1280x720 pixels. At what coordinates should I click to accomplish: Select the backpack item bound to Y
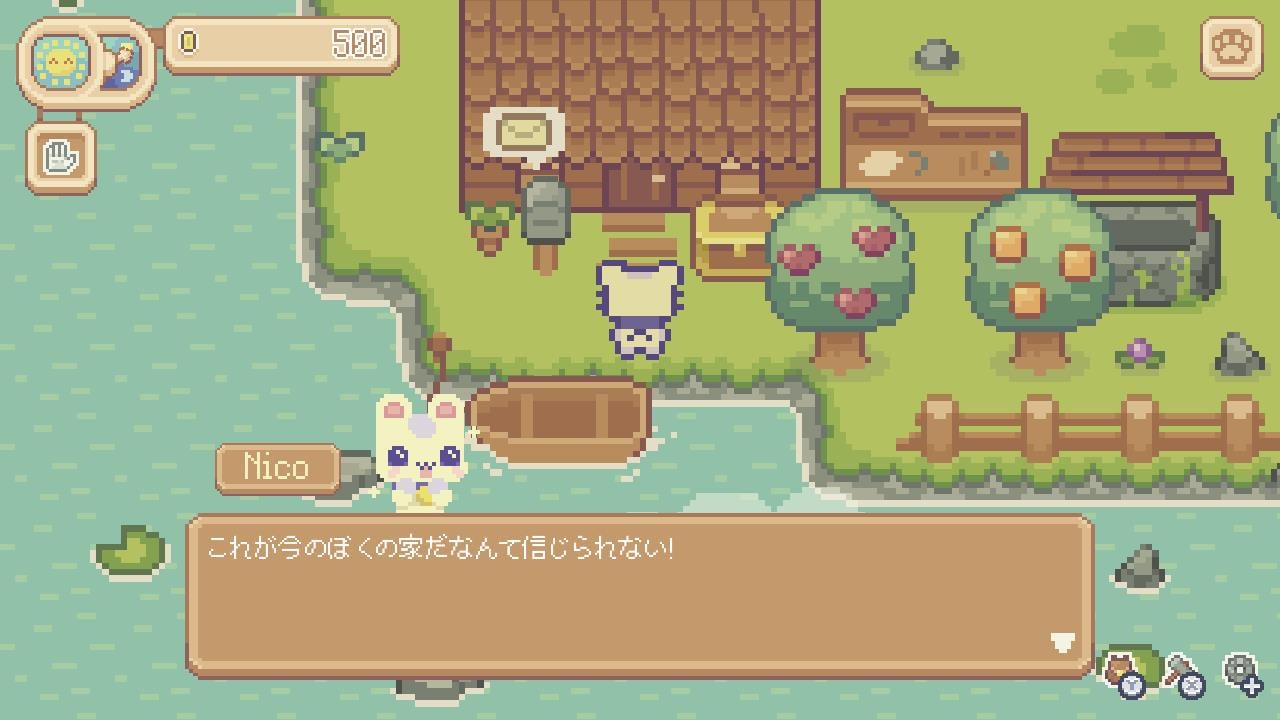[x=1120, y=668]
